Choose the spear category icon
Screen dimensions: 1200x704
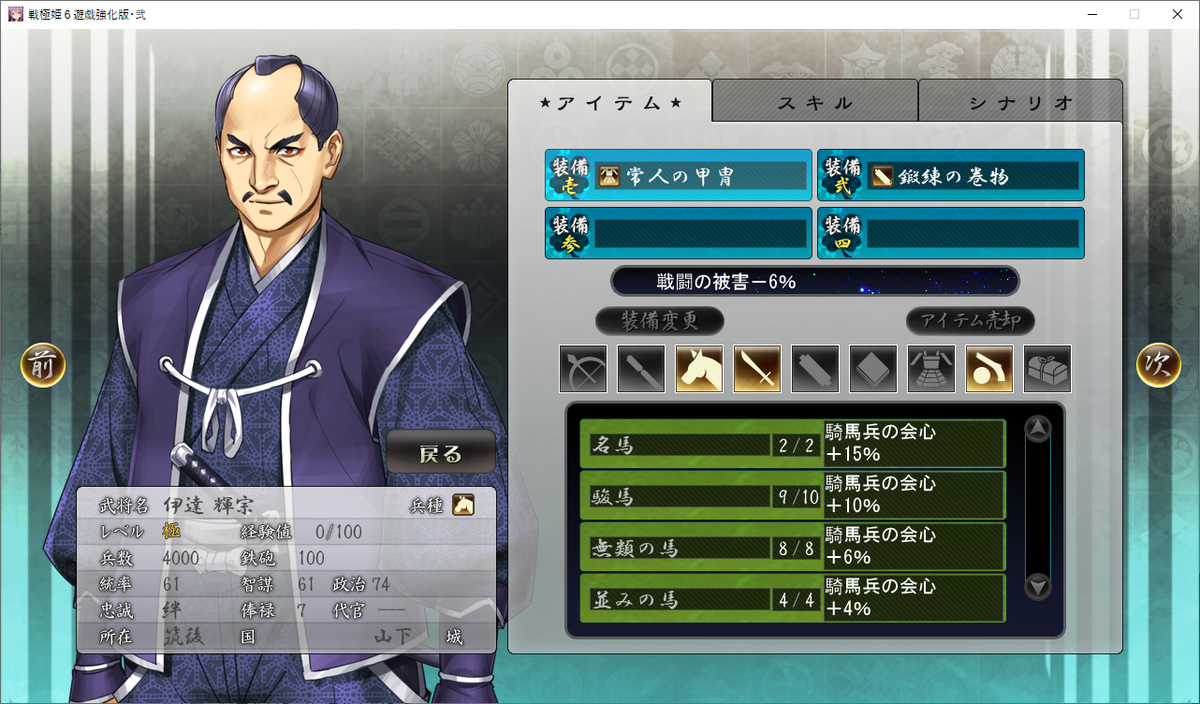coord(641,369)
